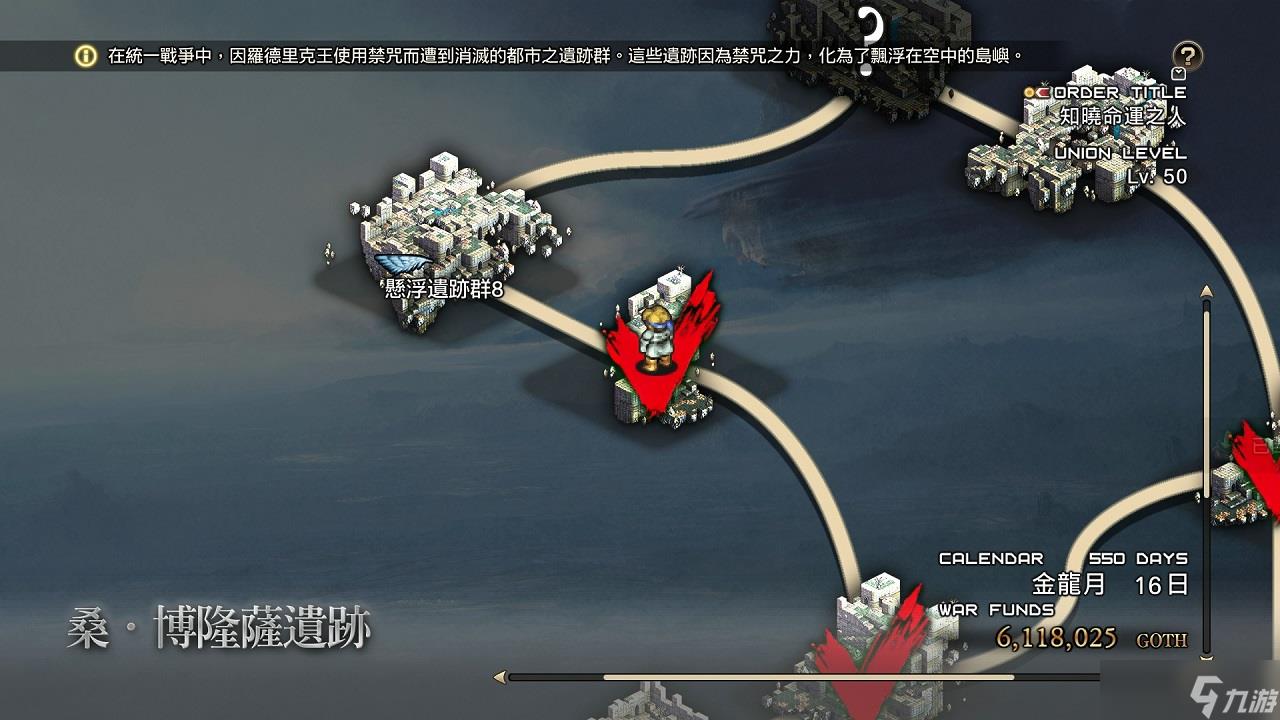The image size is (1280, 720).
Task: Click the up arrow of the vertical scrollbar
Action: (x=1205, y=292)
